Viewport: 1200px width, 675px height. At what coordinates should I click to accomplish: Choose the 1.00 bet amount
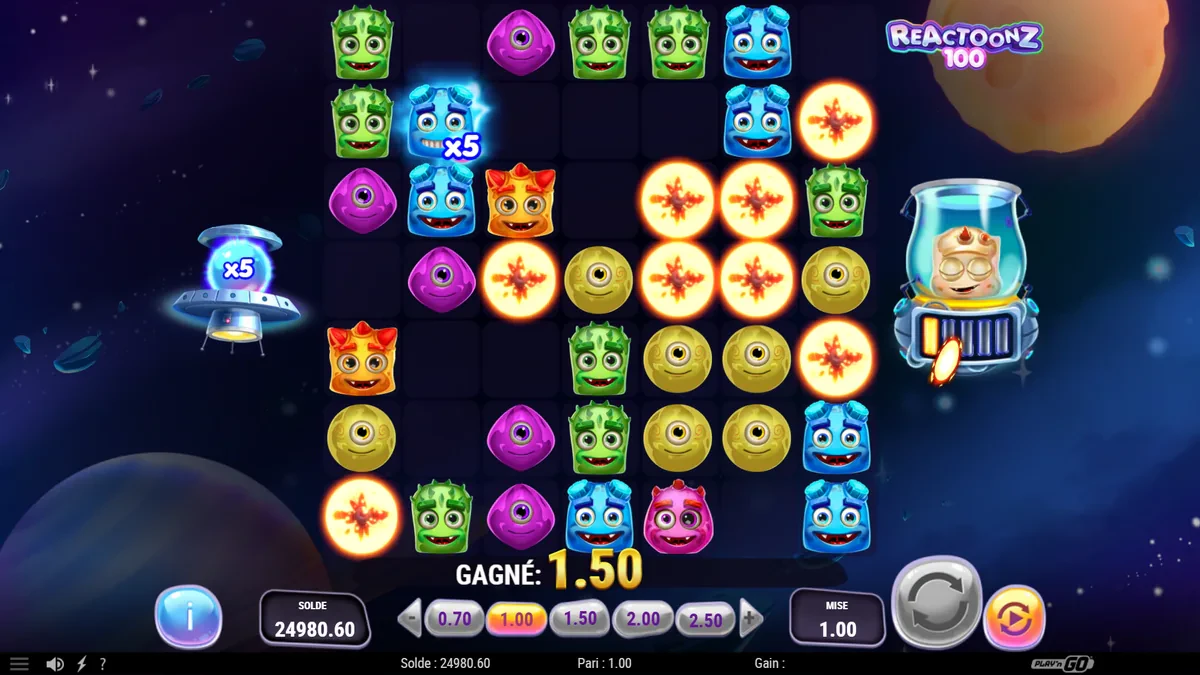517,619
